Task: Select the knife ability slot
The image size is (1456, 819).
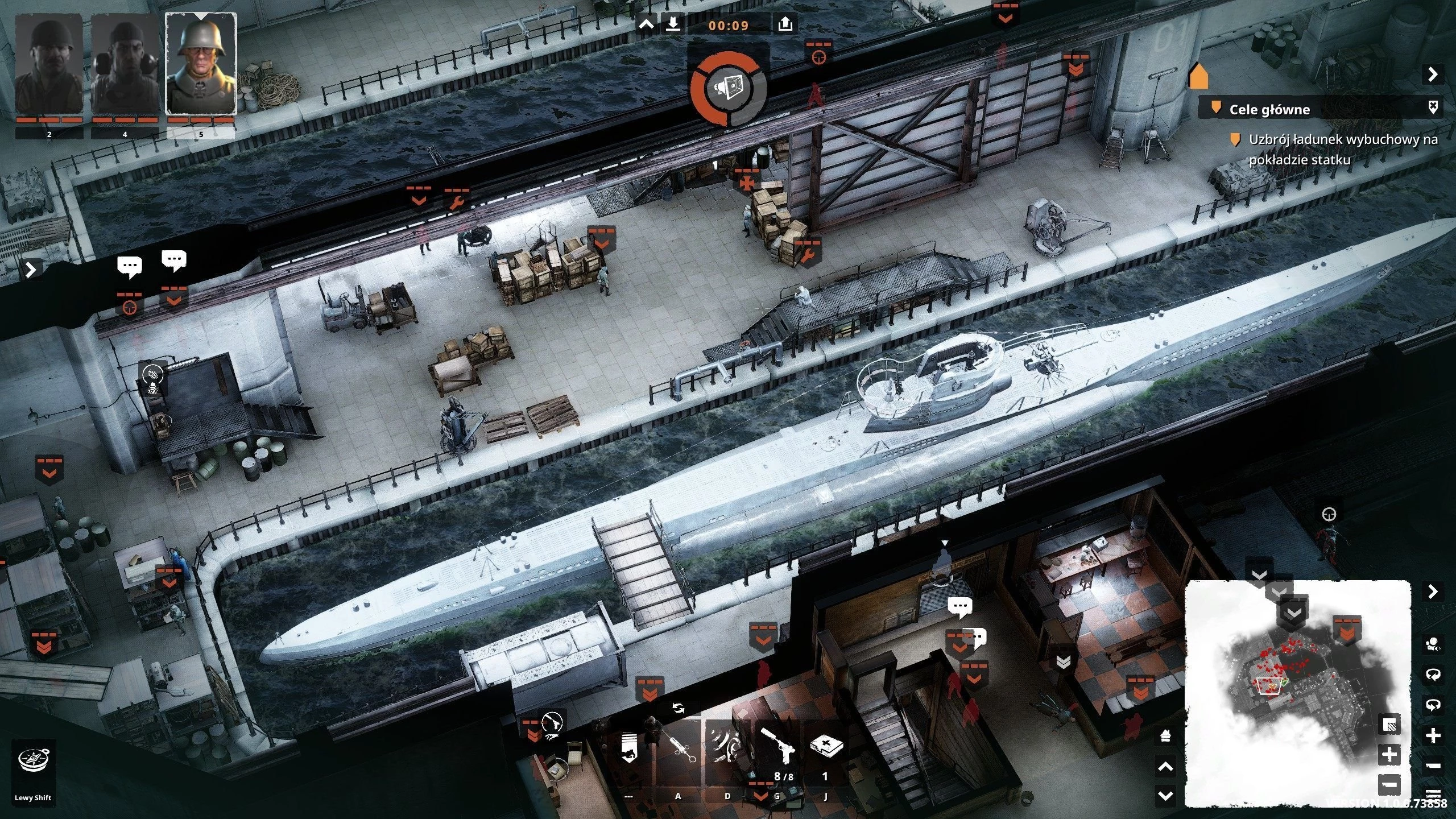Action: tap(727, 746)
